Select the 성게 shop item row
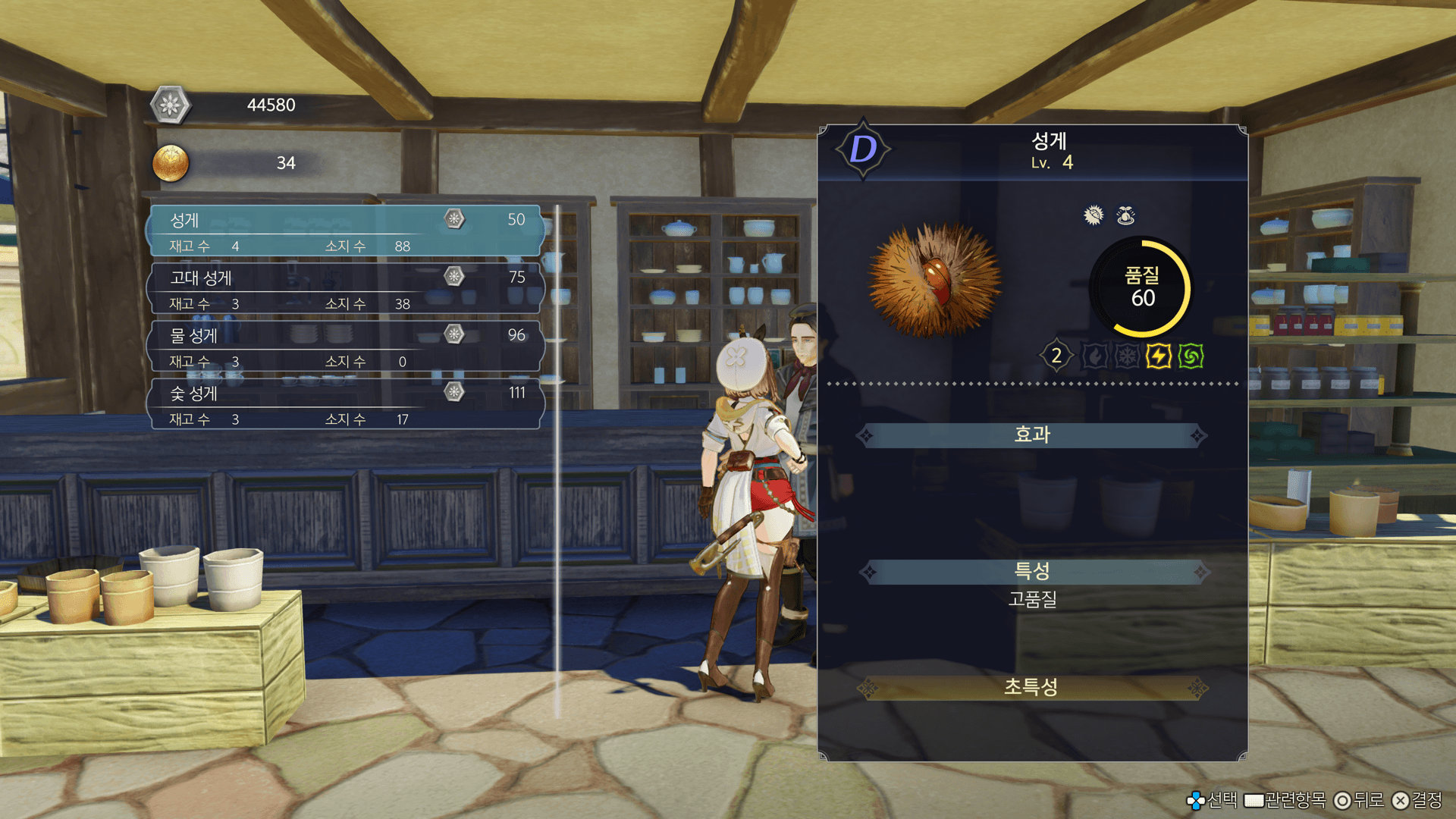The image size is (1456, 819). coord(345,231)
